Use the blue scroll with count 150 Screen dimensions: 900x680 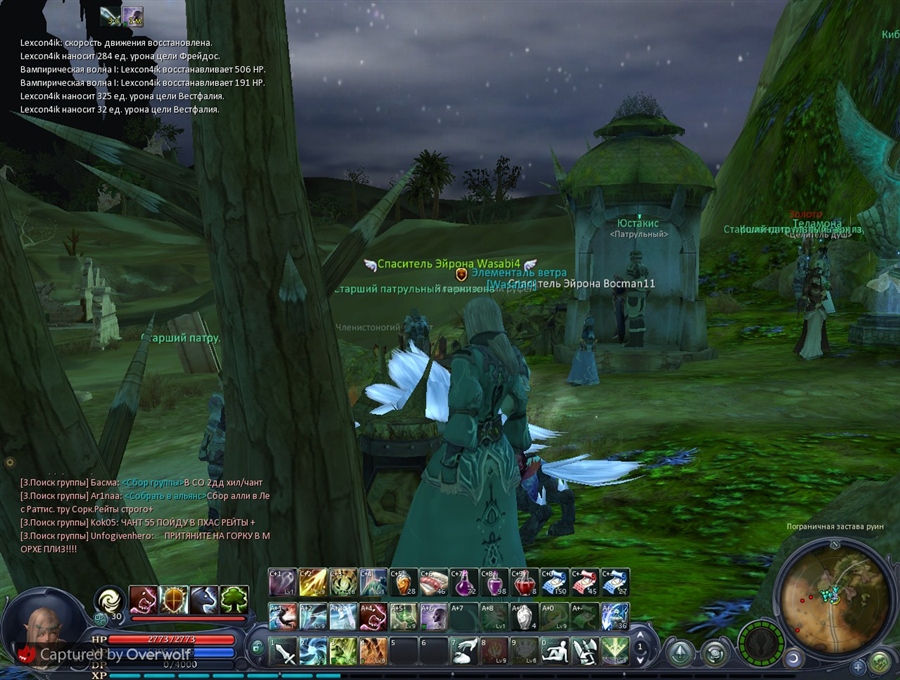click(x=554, y=582)
